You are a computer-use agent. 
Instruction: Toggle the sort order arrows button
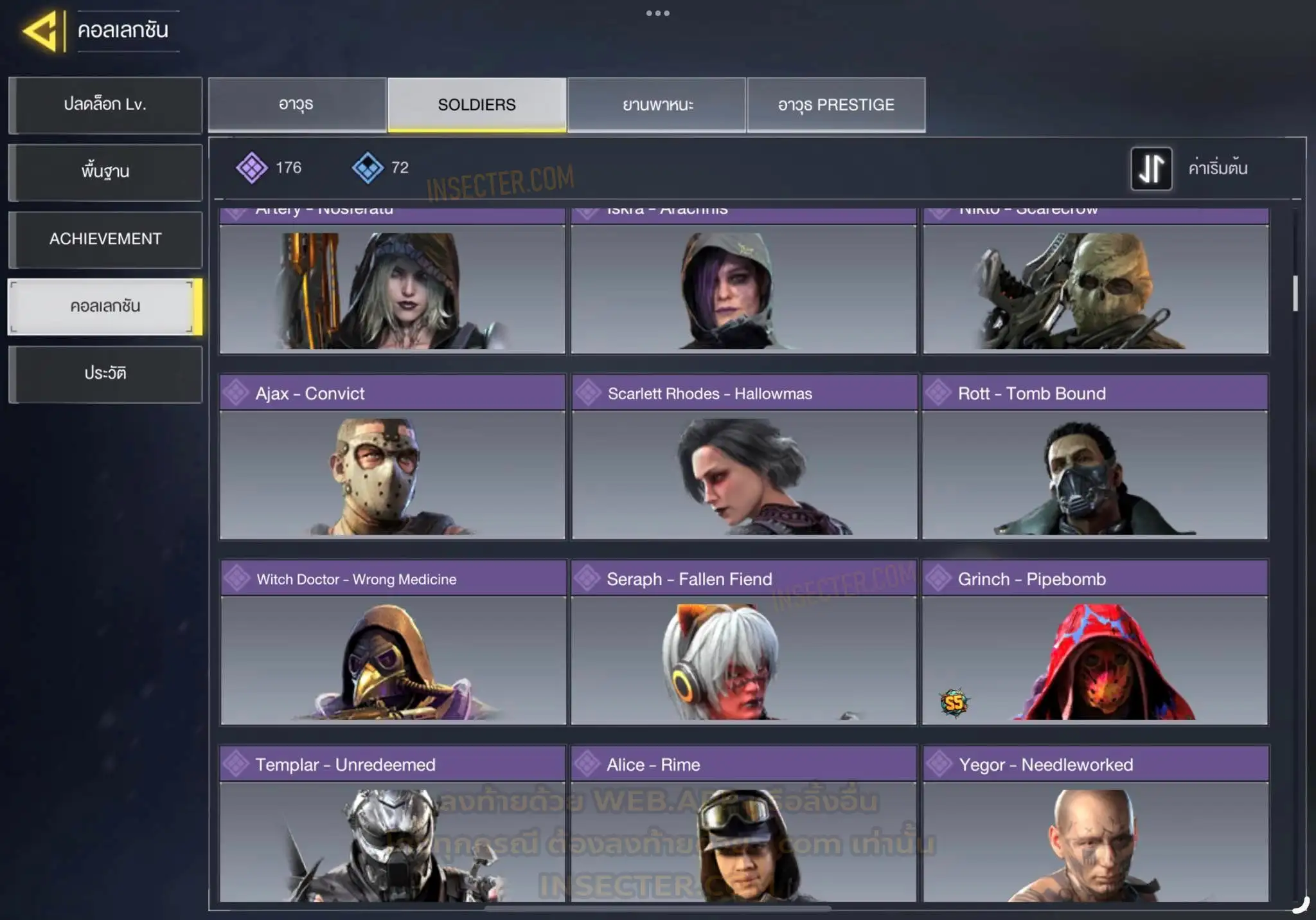point(1151,168)
